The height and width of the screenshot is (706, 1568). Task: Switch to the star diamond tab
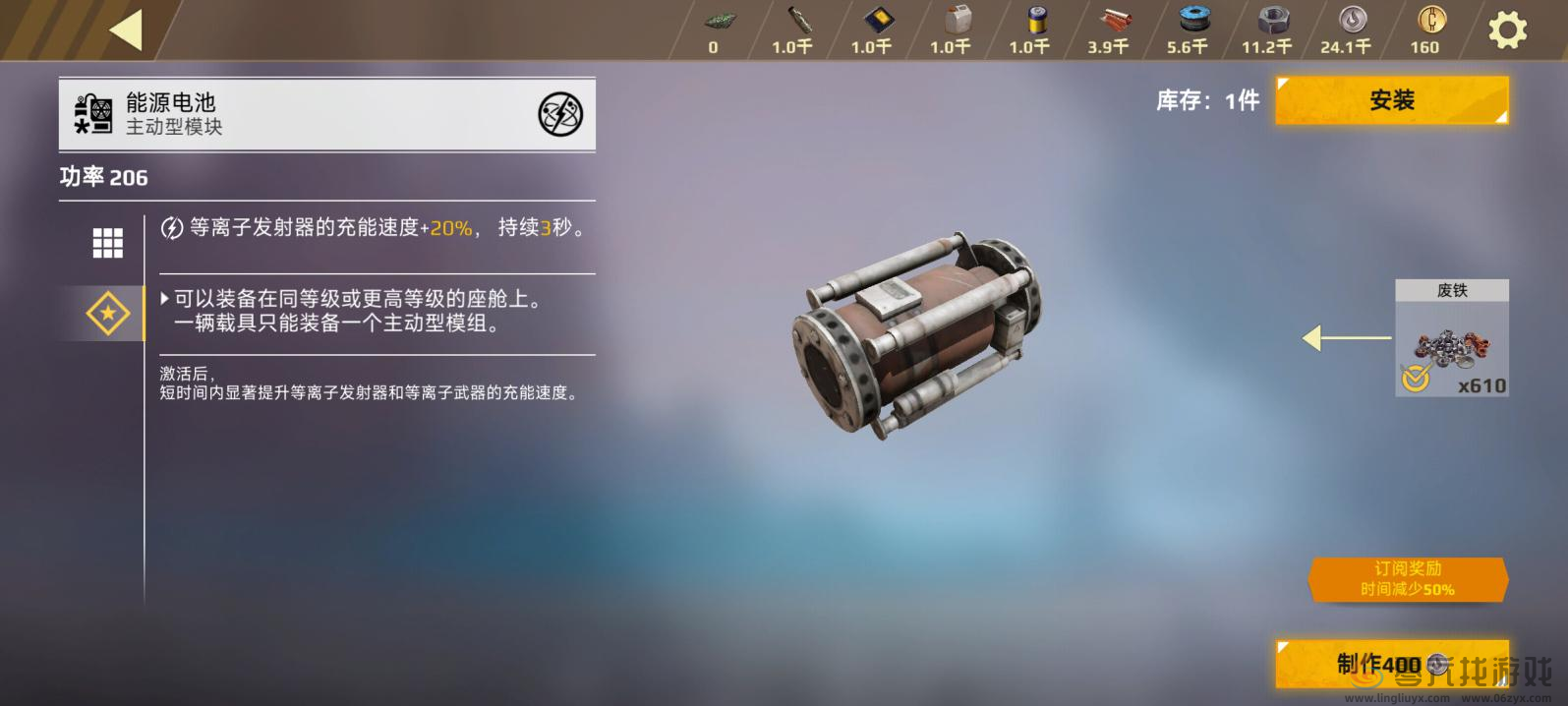(107, 315)
